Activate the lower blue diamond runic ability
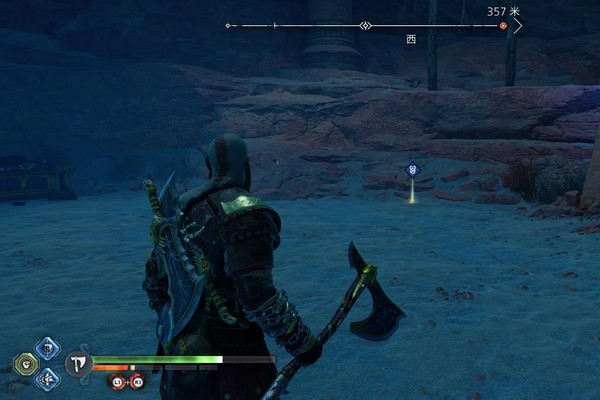 (x=47, y=378)
